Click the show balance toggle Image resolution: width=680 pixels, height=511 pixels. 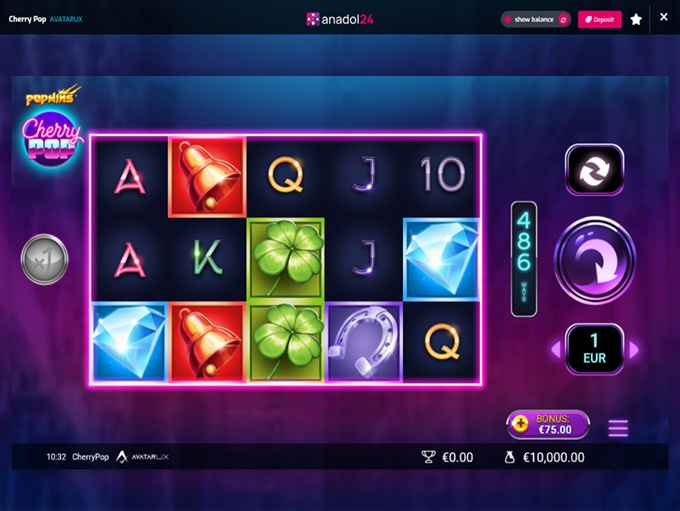pyautogui.click(x=536, y=19)
